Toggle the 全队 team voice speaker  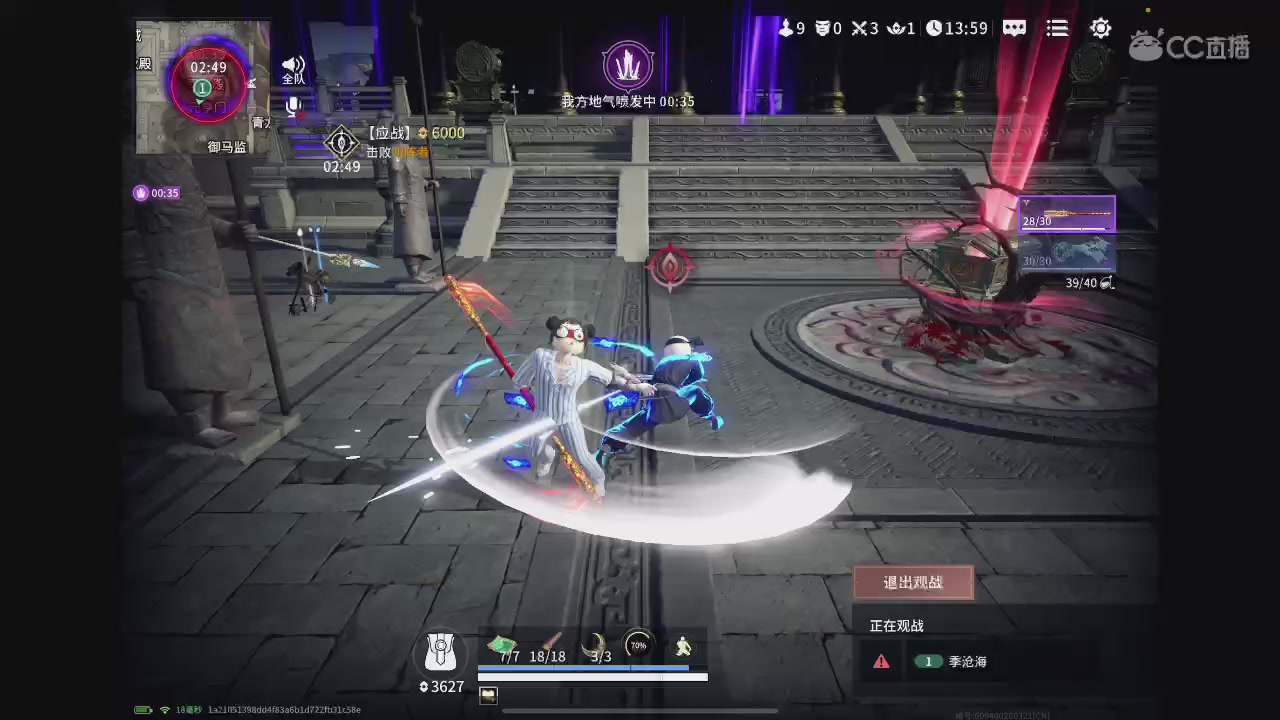click(292, 65)
